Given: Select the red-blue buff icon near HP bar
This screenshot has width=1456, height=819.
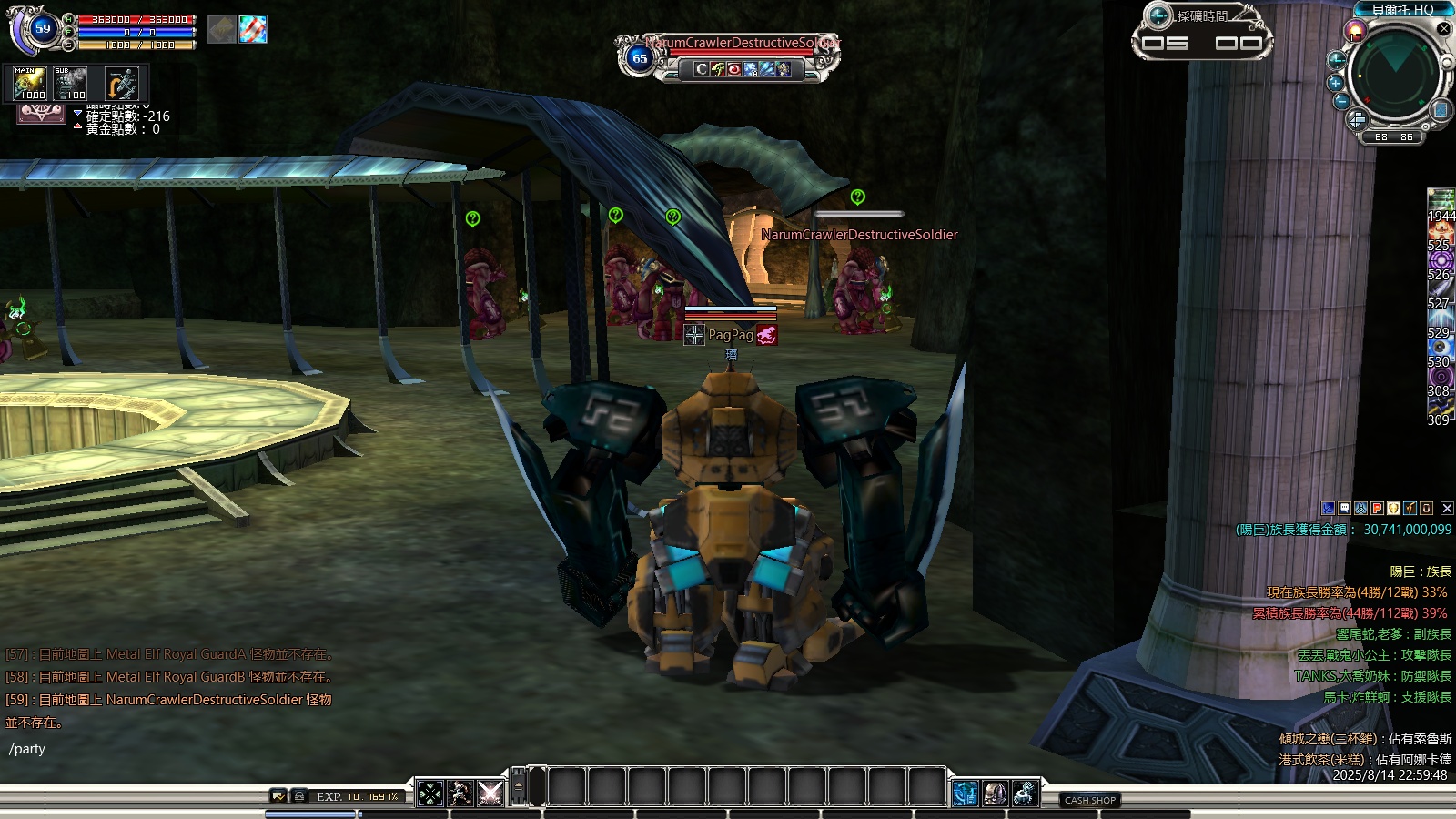Looking at the screenshot, I should click(253, 29).
